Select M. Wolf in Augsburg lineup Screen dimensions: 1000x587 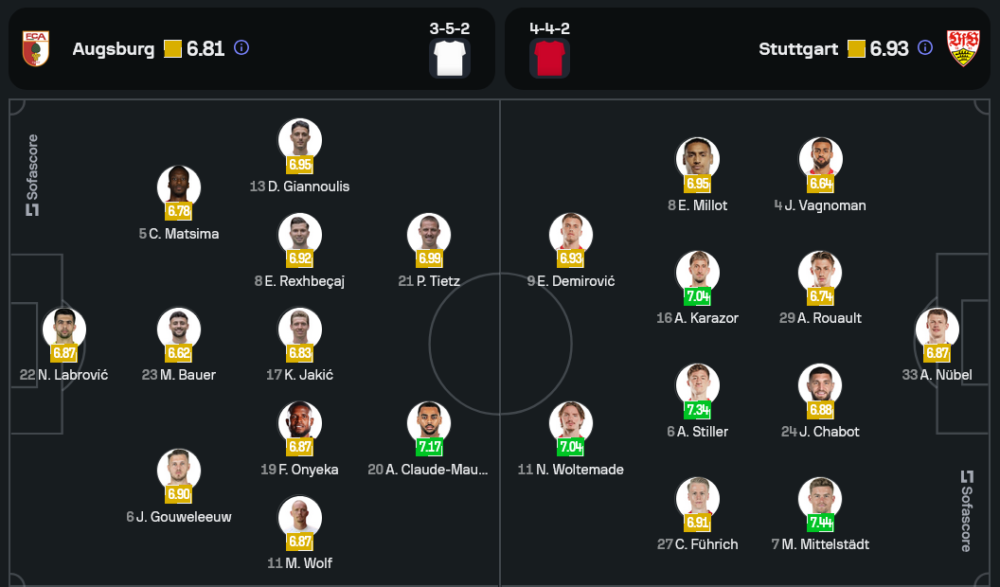tap(300, 518)
